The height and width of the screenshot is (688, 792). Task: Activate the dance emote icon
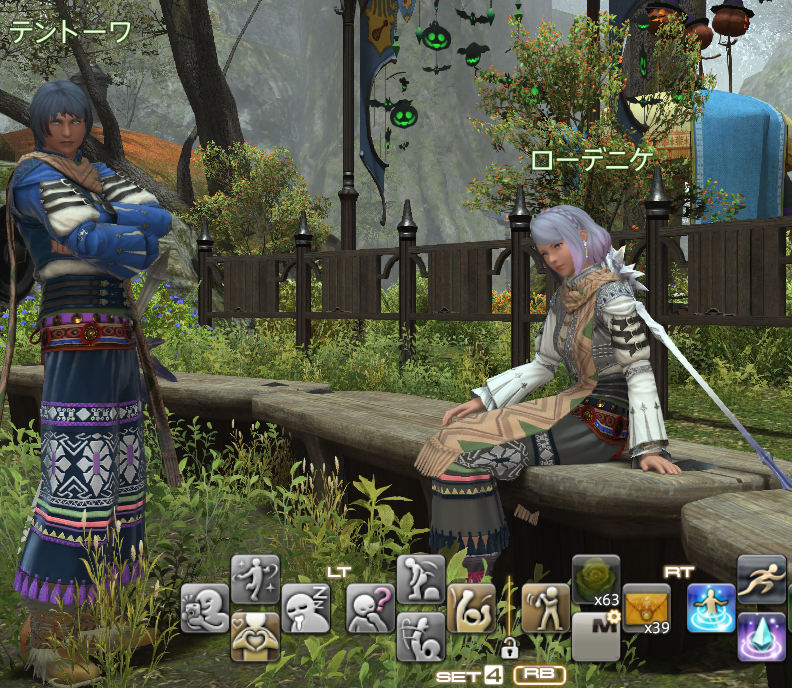click(x=255, y=580)
